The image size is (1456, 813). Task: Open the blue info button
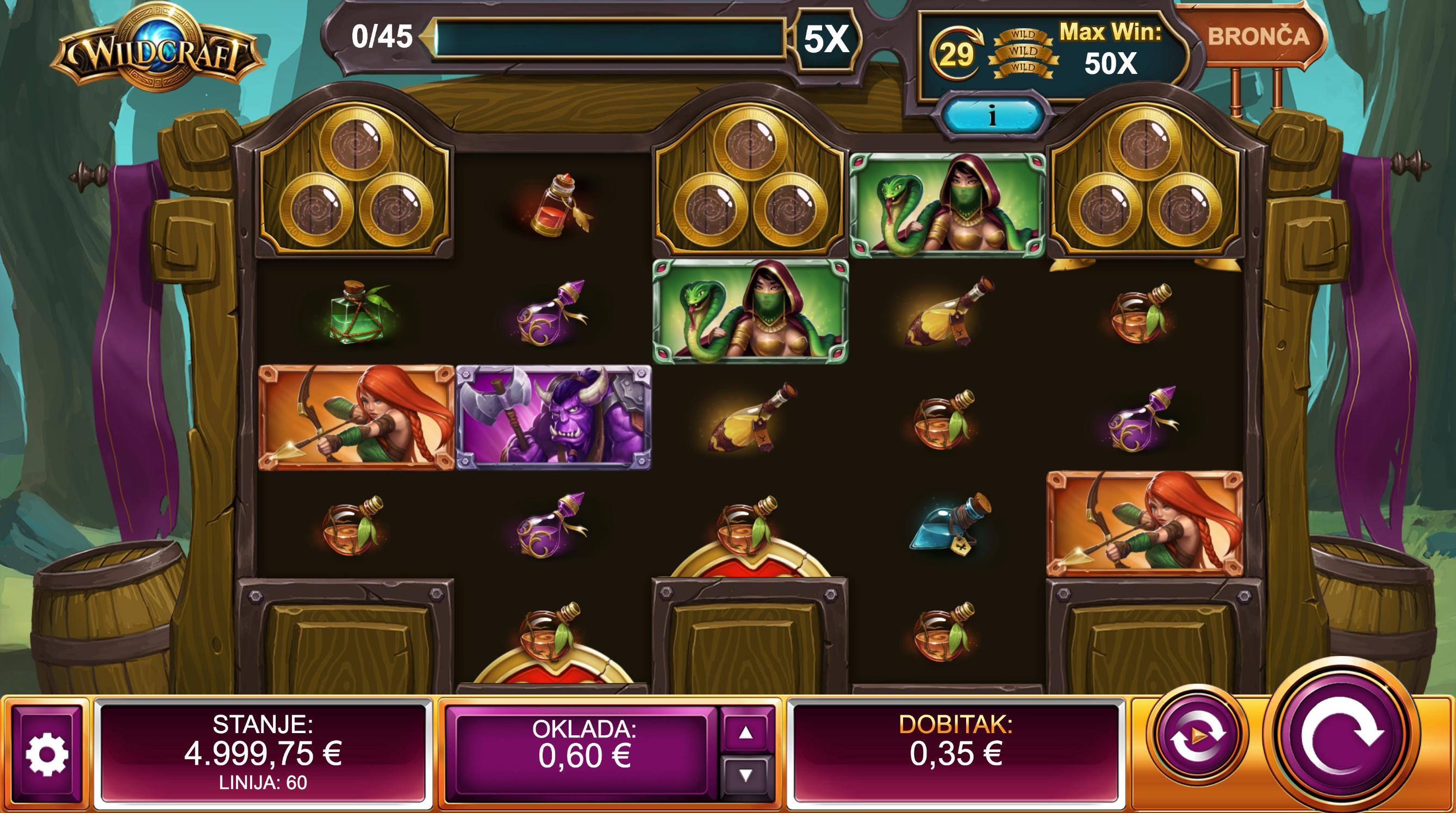(992, 116)
